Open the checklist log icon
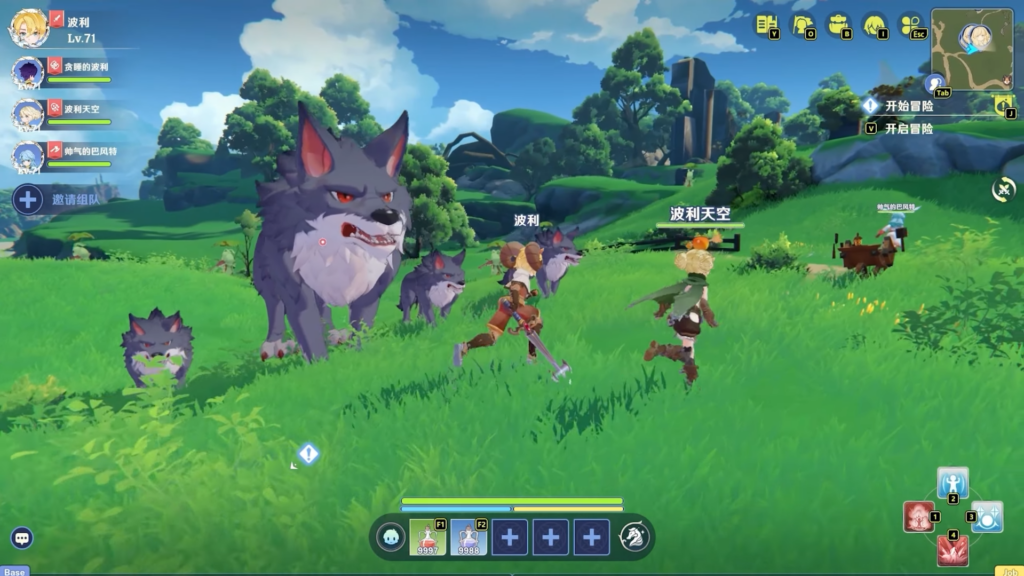The width and height of the screenshot is (1024, 576). pyautogui.click(x=766, y=24)
